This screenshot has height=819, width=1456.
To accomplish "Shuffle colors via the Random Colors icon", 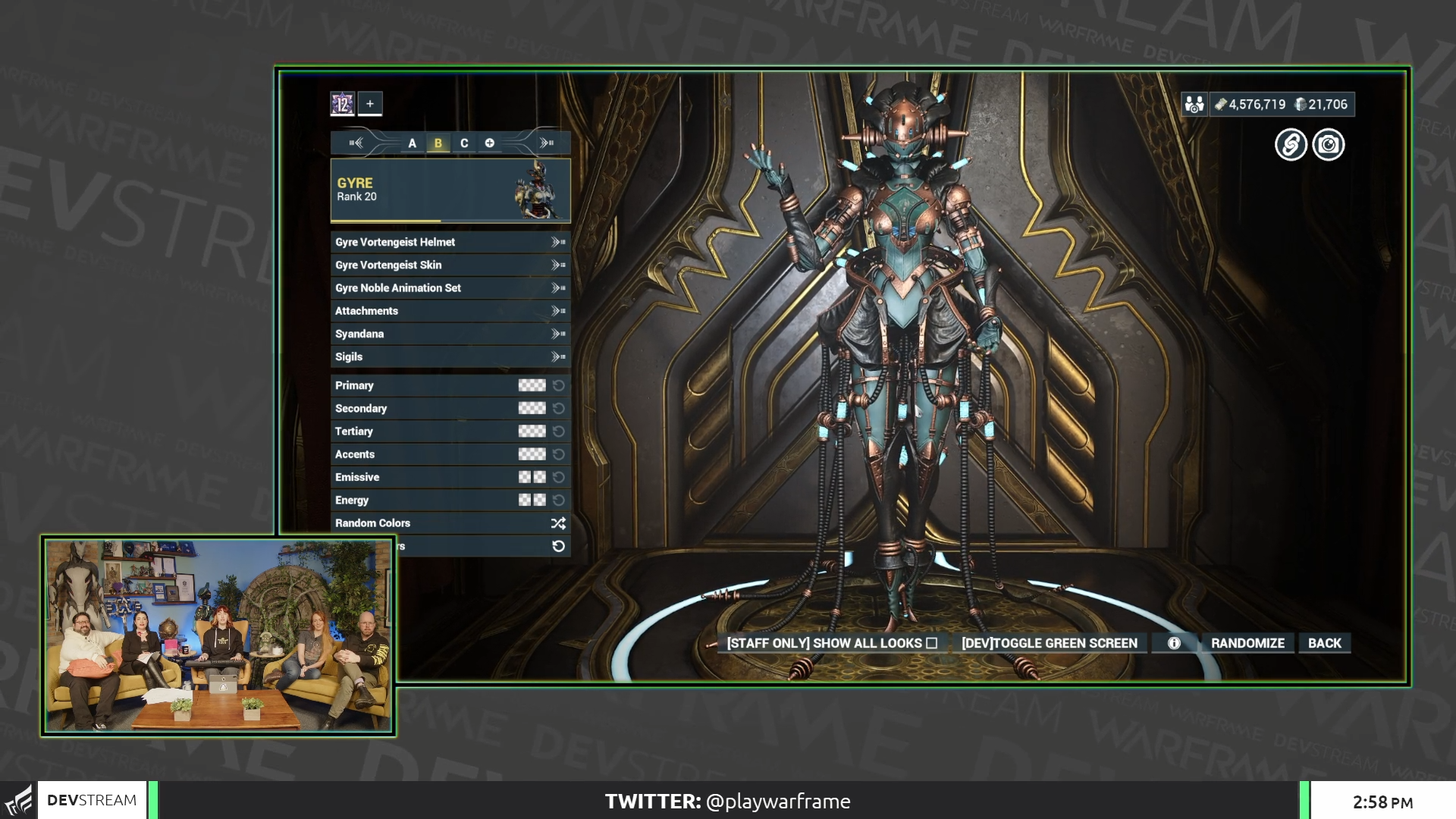I will pos(558,522).
